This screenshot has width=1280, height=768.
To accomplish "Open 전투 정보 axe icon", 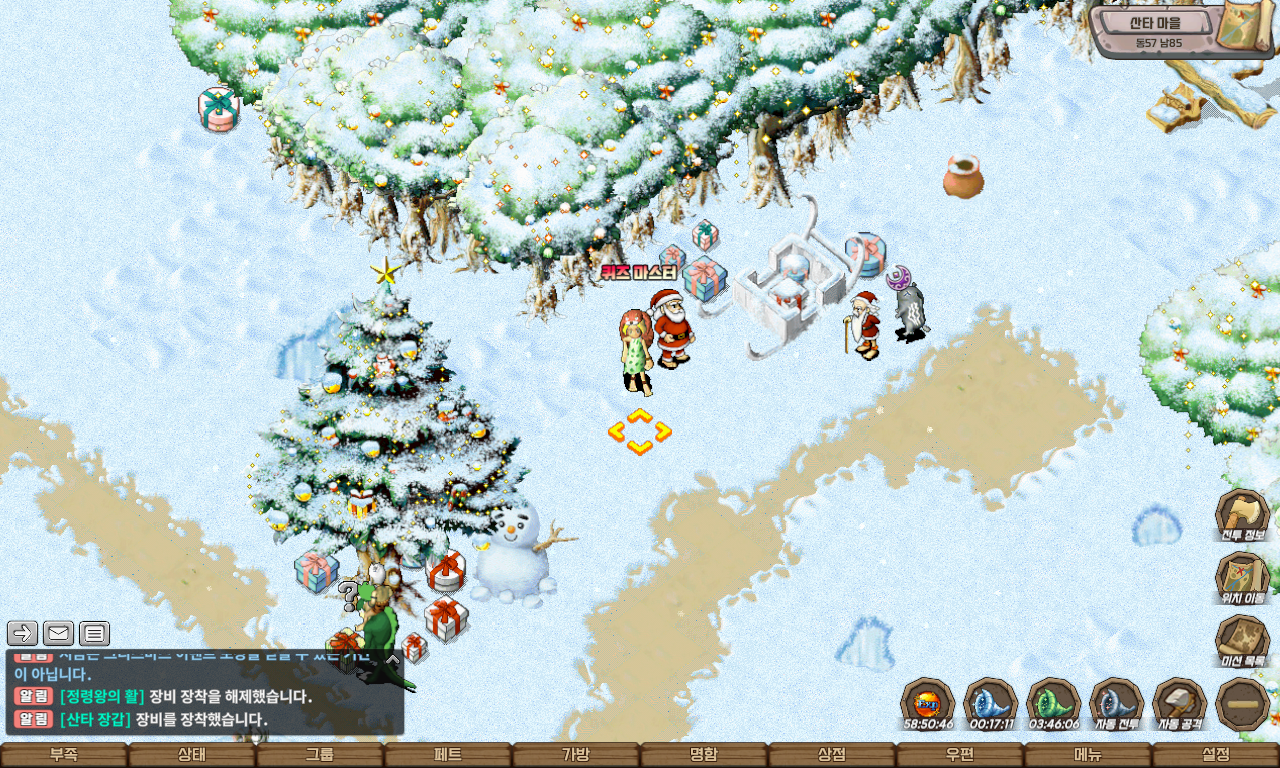I will point(1242,514).
